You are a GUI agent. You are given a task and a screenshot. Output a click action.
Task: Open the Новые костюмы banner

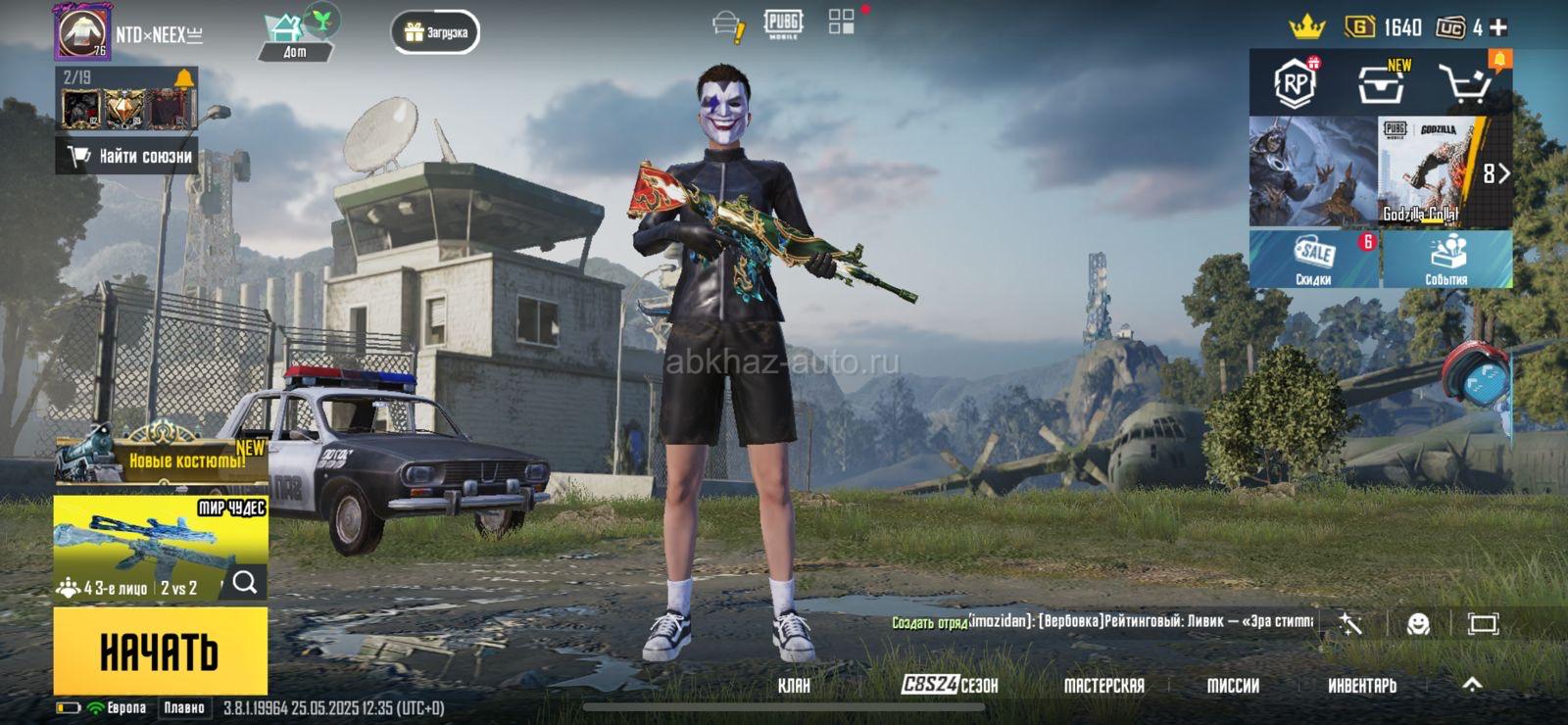point(162,459)
